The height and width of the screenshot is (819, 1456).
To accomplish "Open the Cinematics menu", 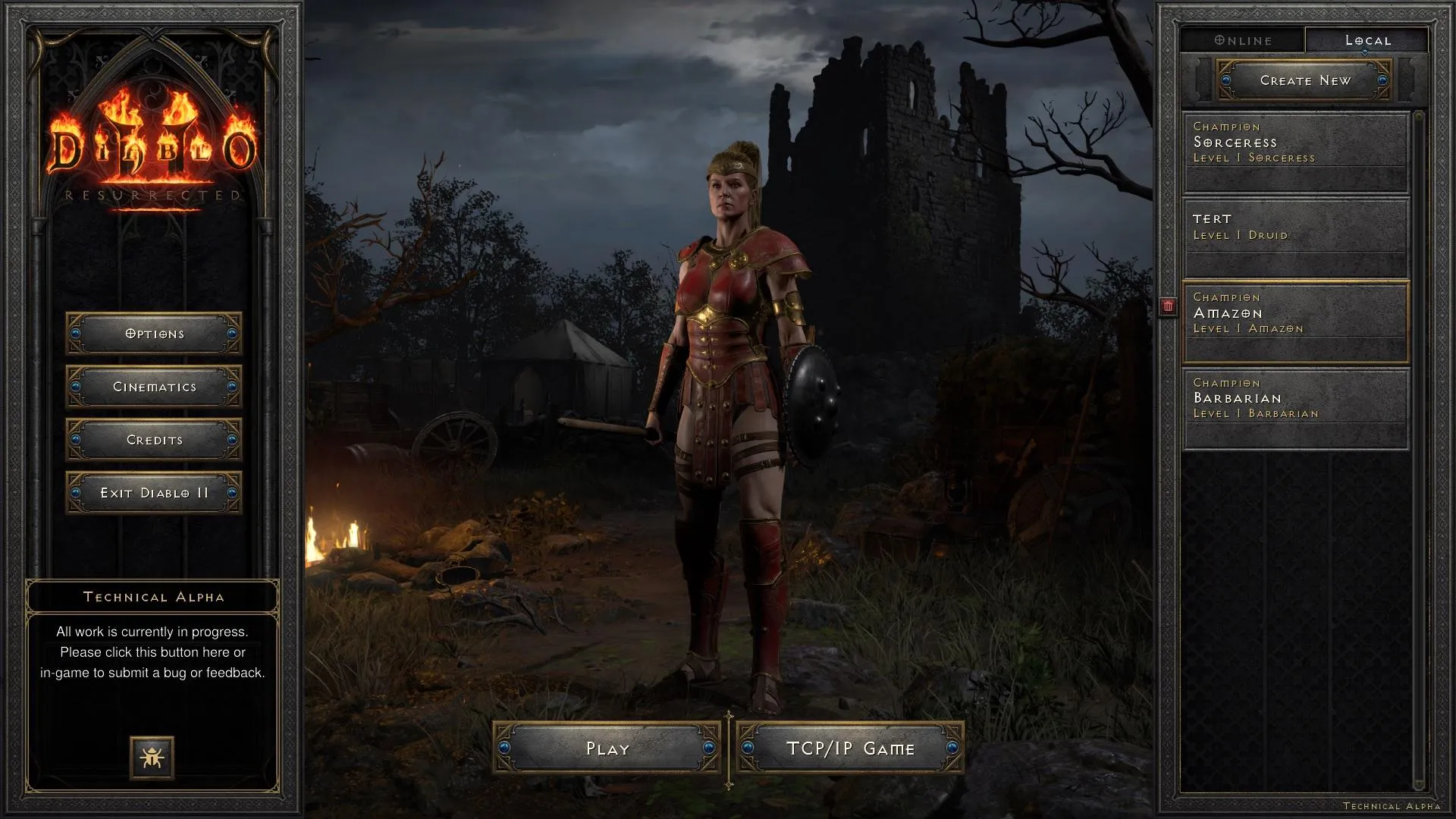I will tap(154, 387).
